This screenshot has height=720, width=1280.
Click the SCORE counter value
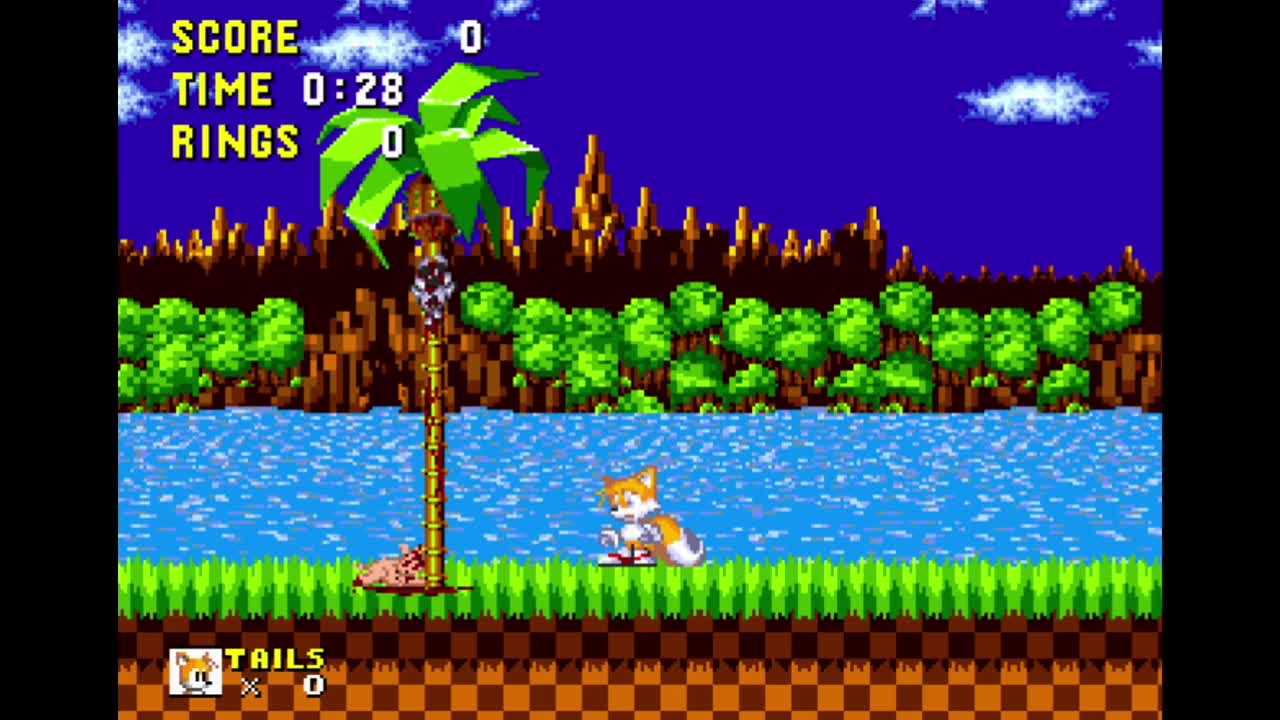(470, 38)
